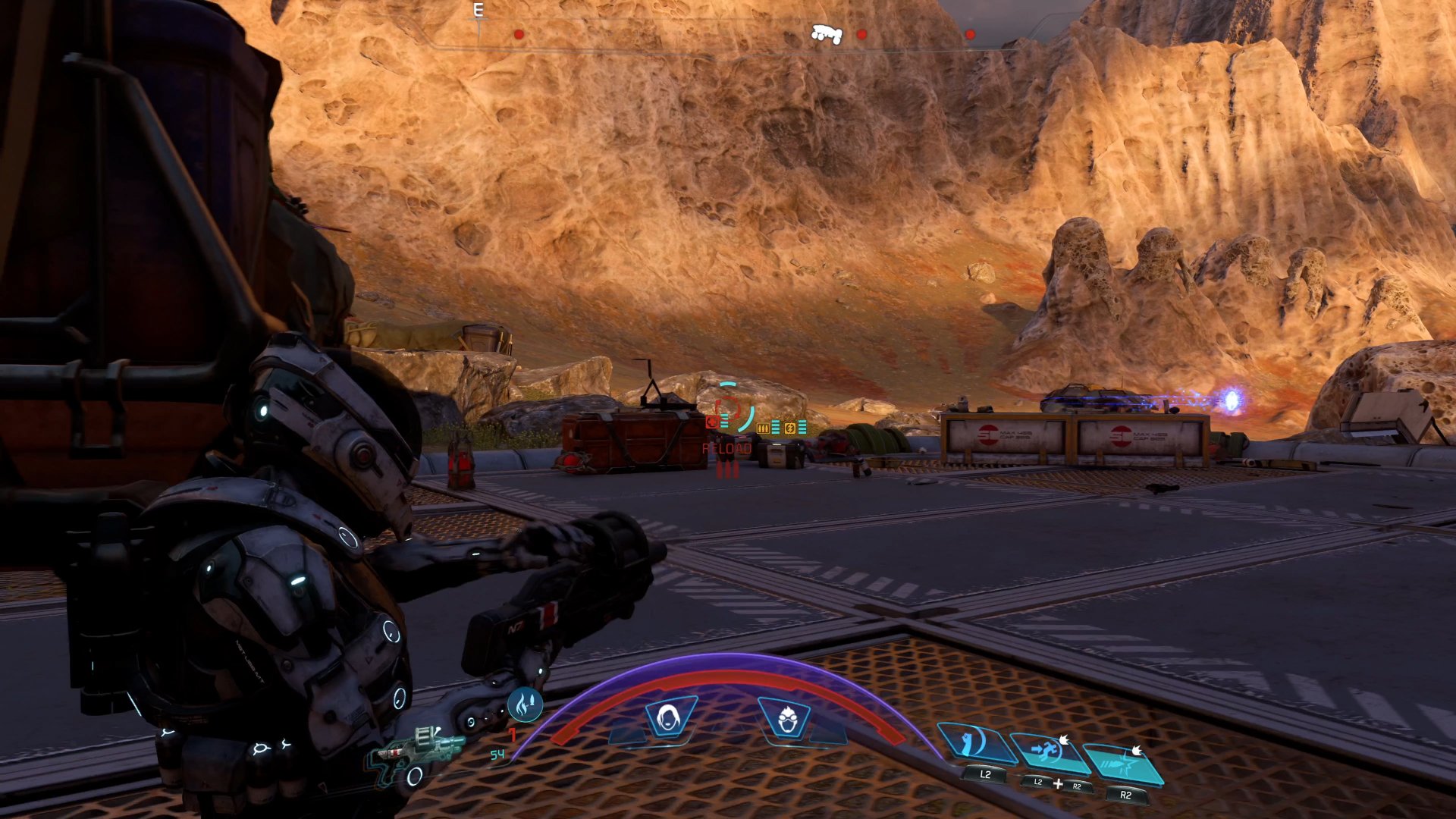The width and height of the screenshot is (1456, 819).
Task: Click the circular flame status icon near the ammo count
Action: 525,706
